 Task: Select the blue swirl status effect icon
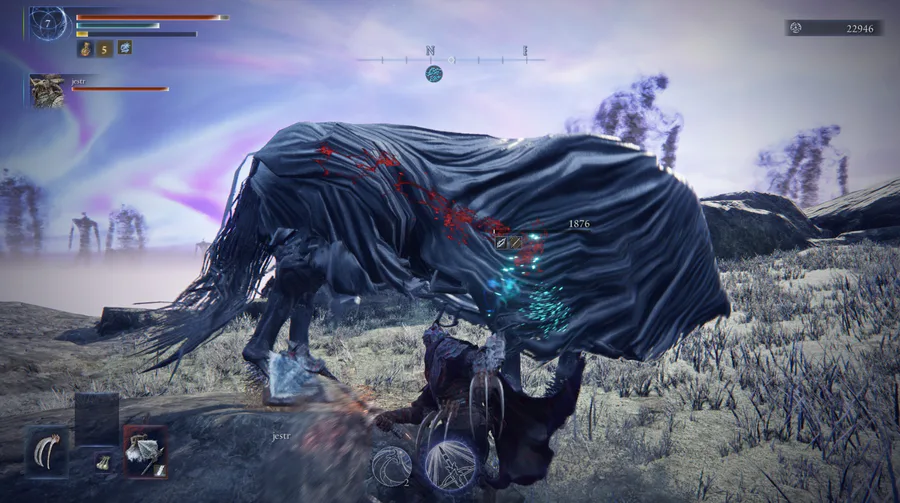click(124, 47)
